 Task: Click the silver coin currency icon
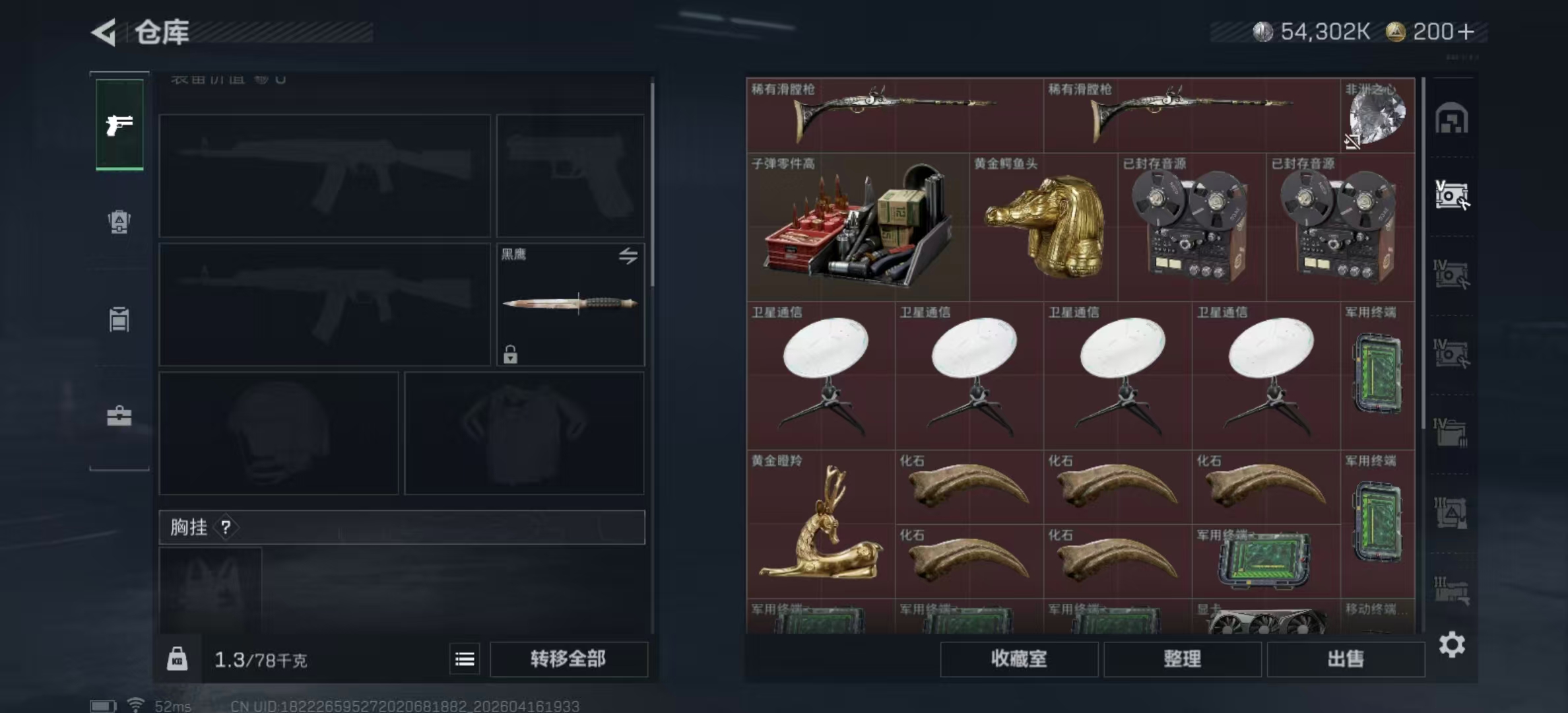tap(1262, 30)
